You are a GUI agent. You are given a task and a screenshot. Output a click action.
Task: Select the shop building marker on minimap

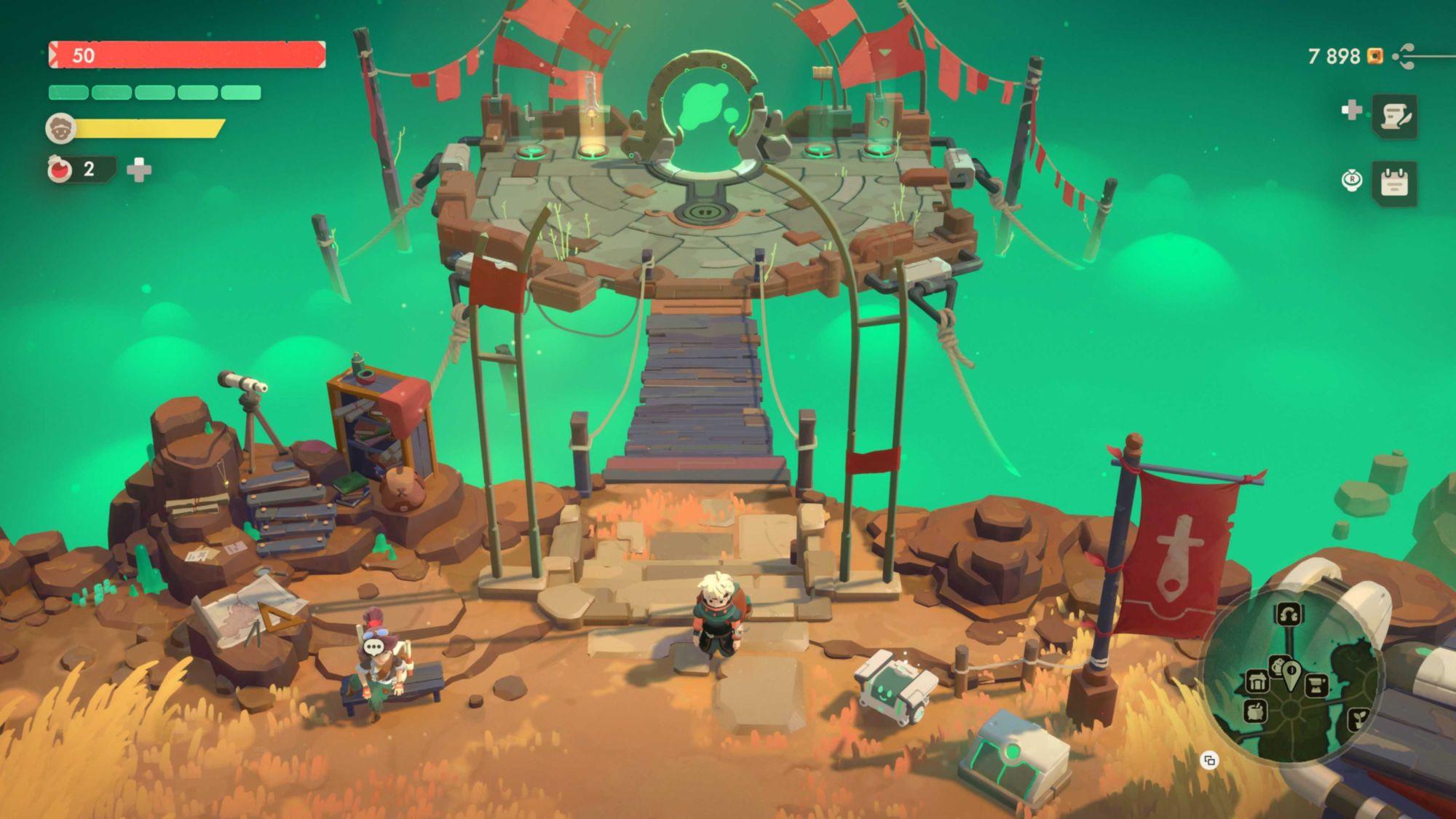(x=1257, y=681)
